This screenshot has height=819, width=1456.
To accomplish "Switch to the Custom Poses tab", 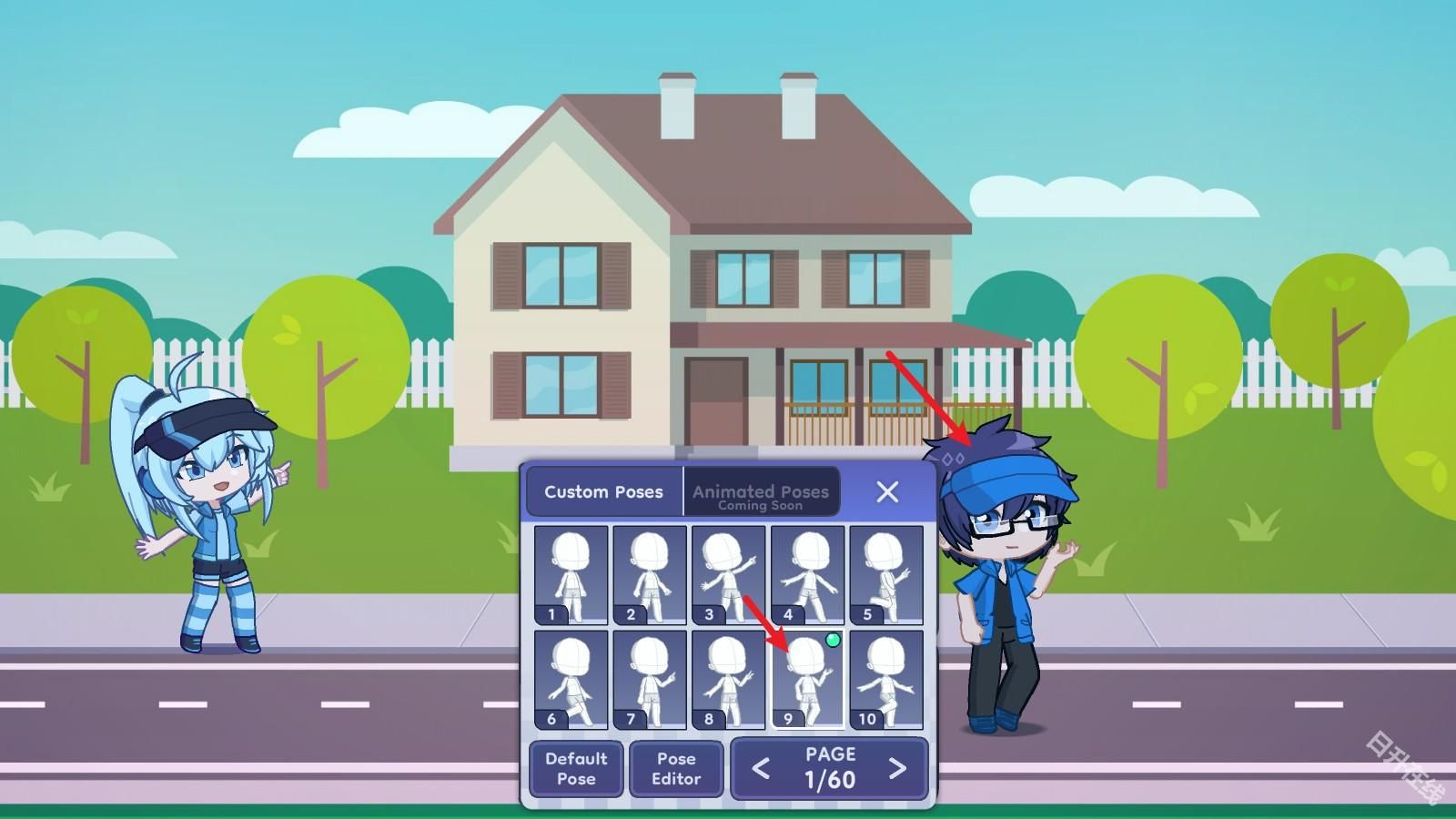I will (603, 491).
